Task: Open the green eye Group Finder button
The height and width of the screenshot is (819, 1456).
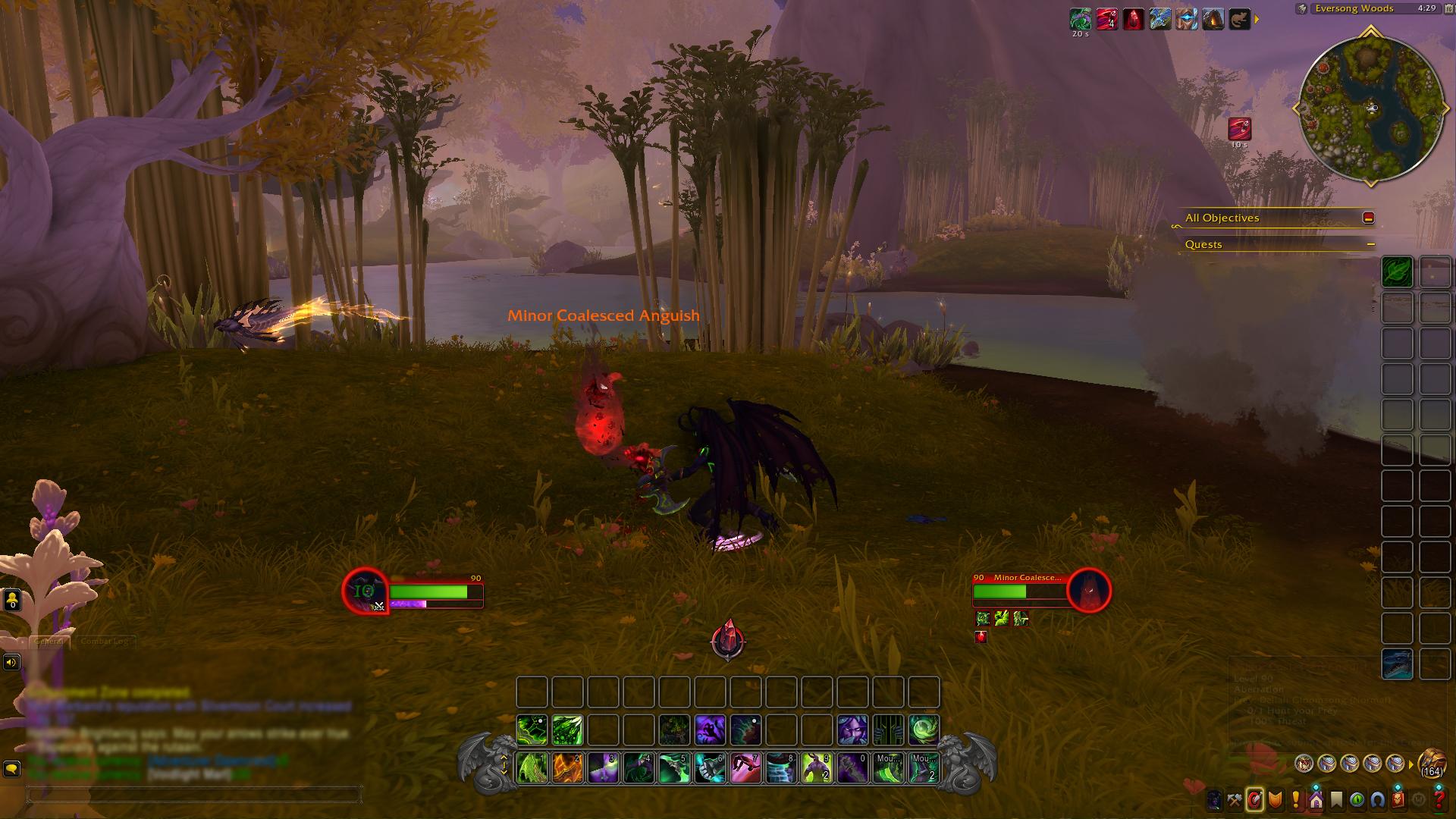Action: [1357, 799]
